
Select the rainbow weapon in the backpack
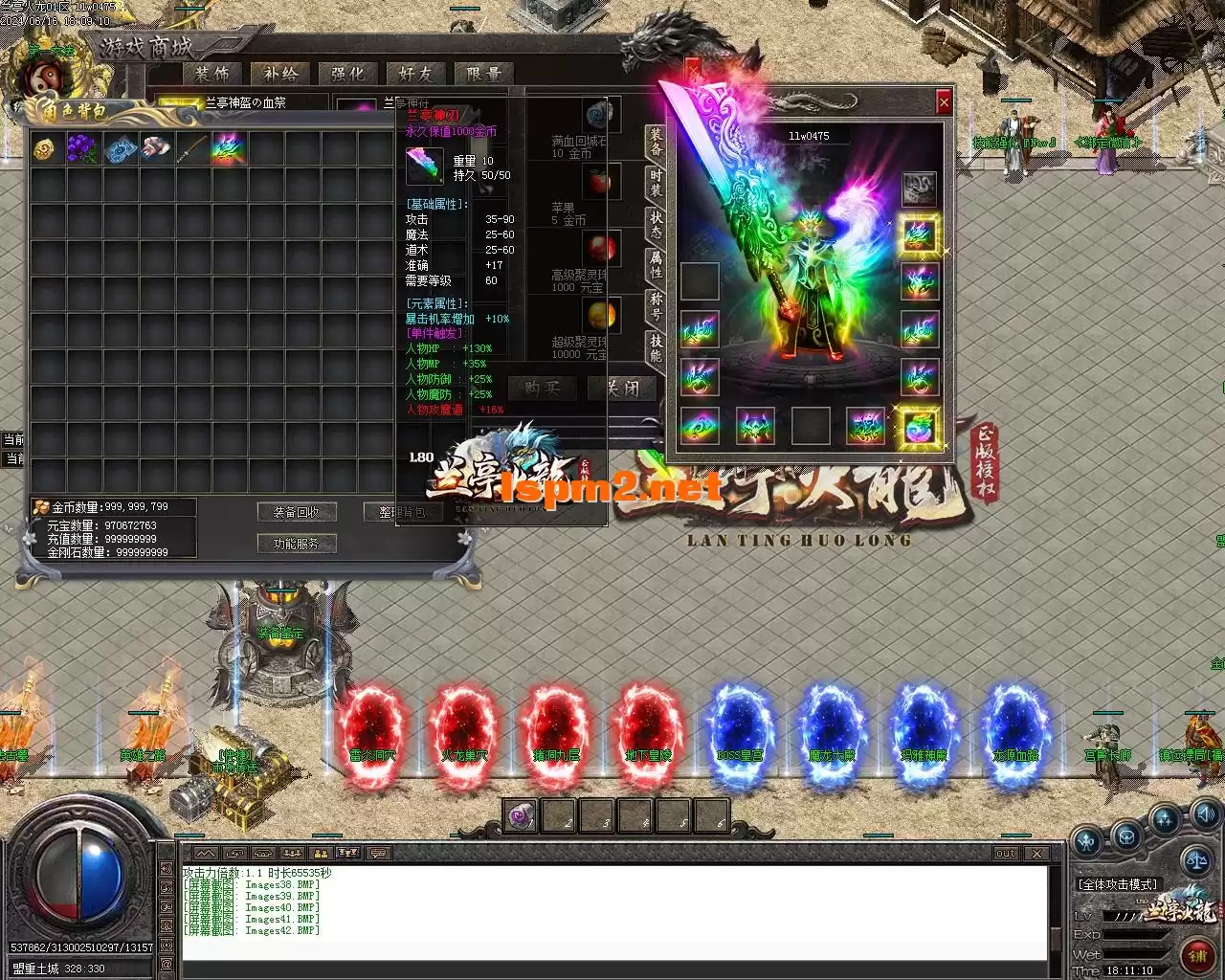click(x=229, y=148)
